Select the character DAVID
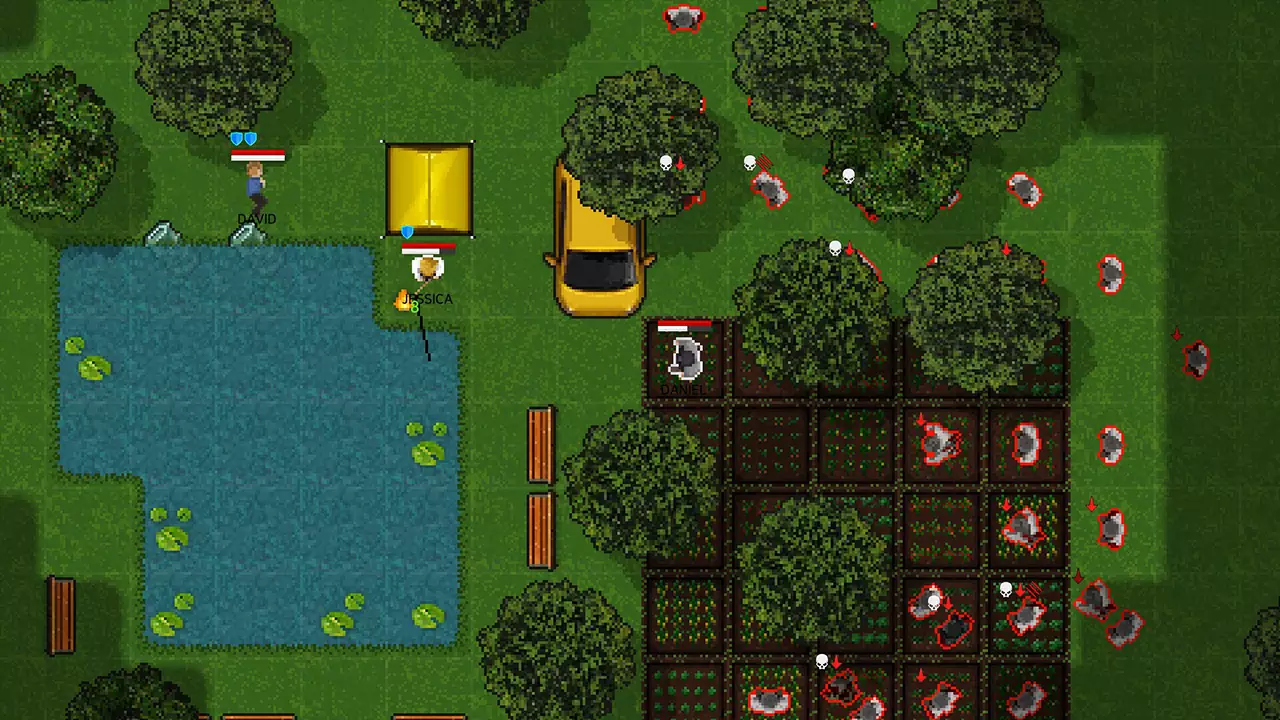Image resolution: width=1280 pixels, height=720 pixels. 255,180
